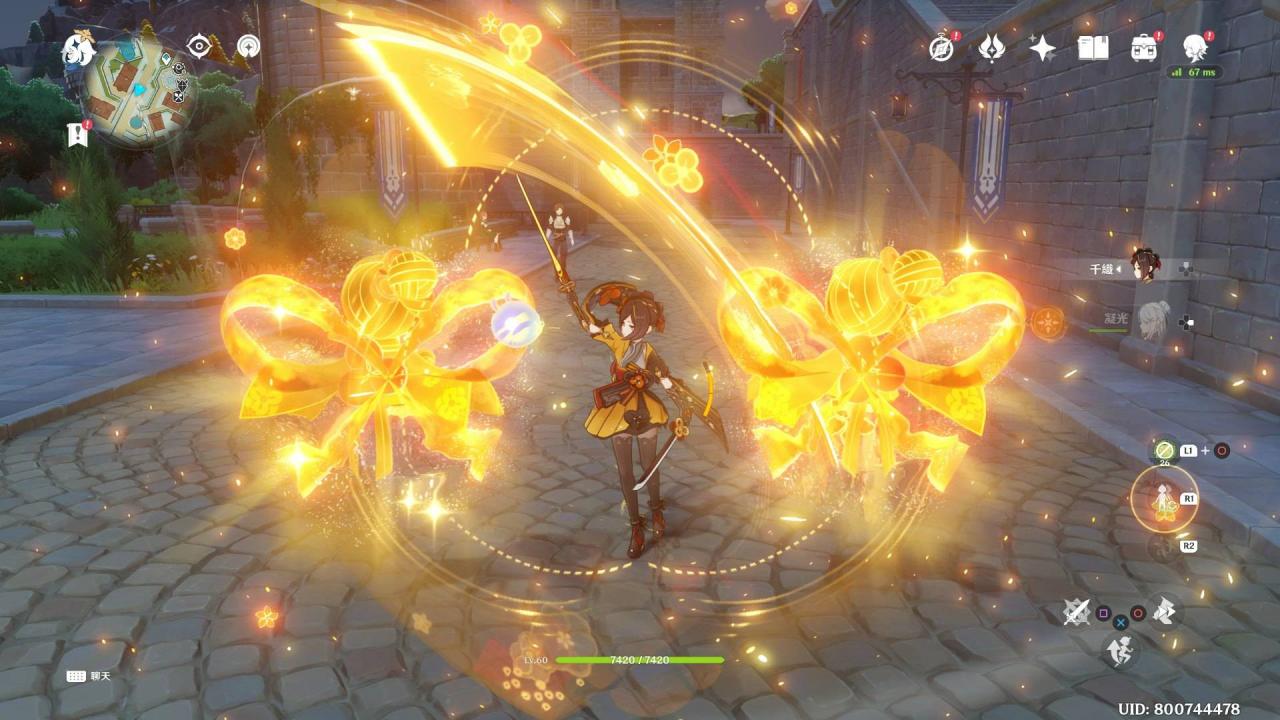Activate the glowing elemental skill icon
1280x720 pixels.
(x=1164, y=499)
